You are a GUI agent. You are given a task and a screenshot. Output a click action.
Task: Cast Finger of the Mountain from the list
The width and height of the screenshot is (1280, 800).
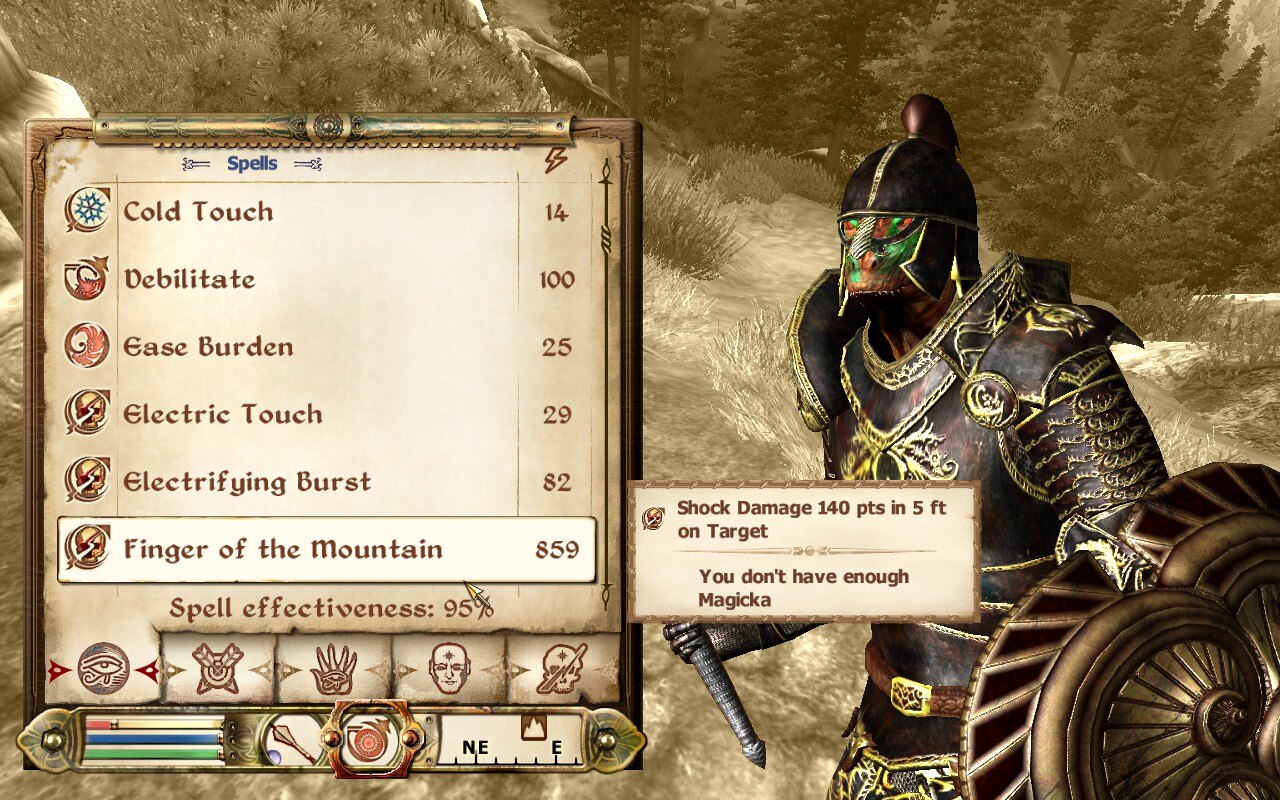coord(280,549)
